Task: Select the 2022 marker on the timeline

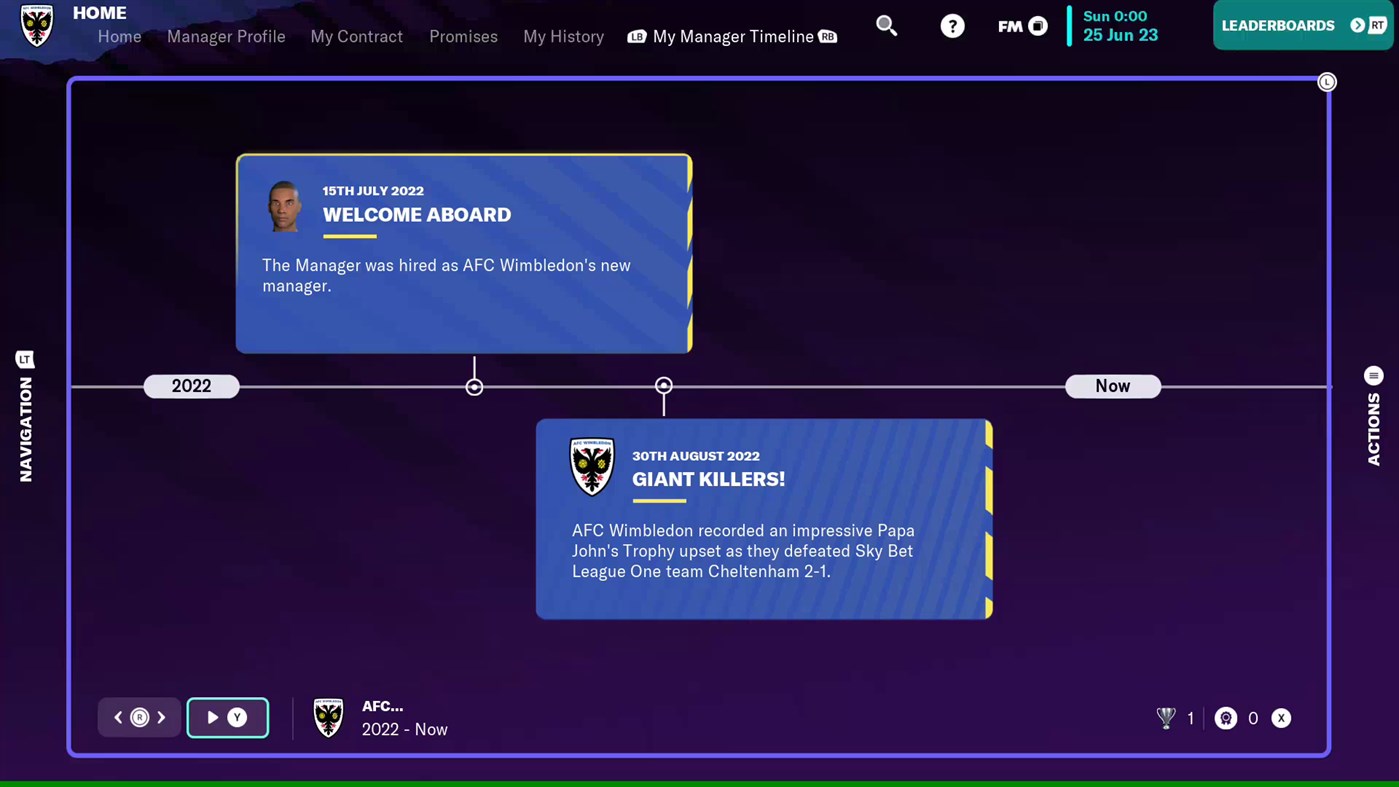Action: click(191, 386)
